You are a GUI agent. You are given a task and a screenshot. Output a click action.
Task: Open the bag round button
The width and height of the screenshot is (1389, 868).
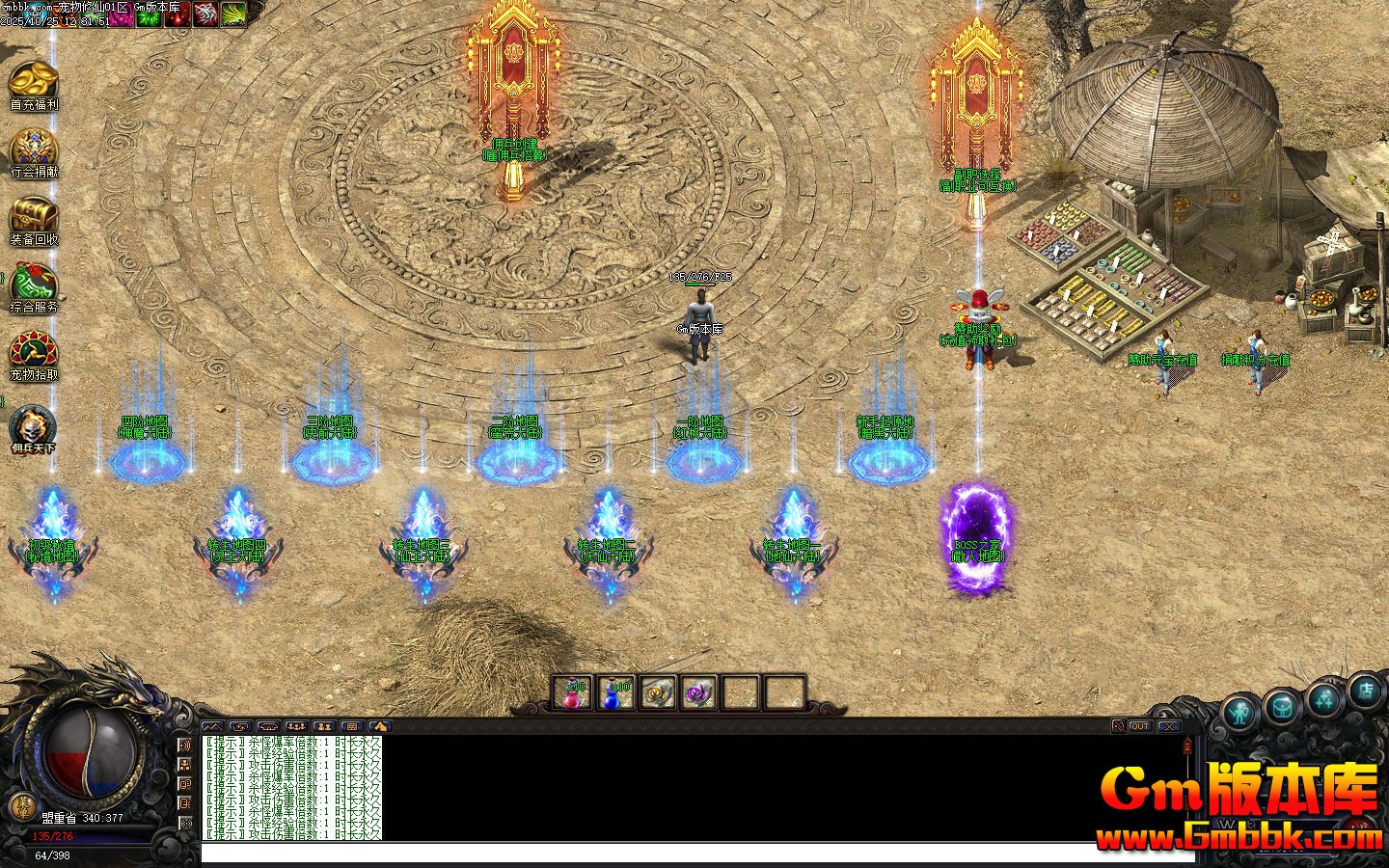[x=1282, y=707]
